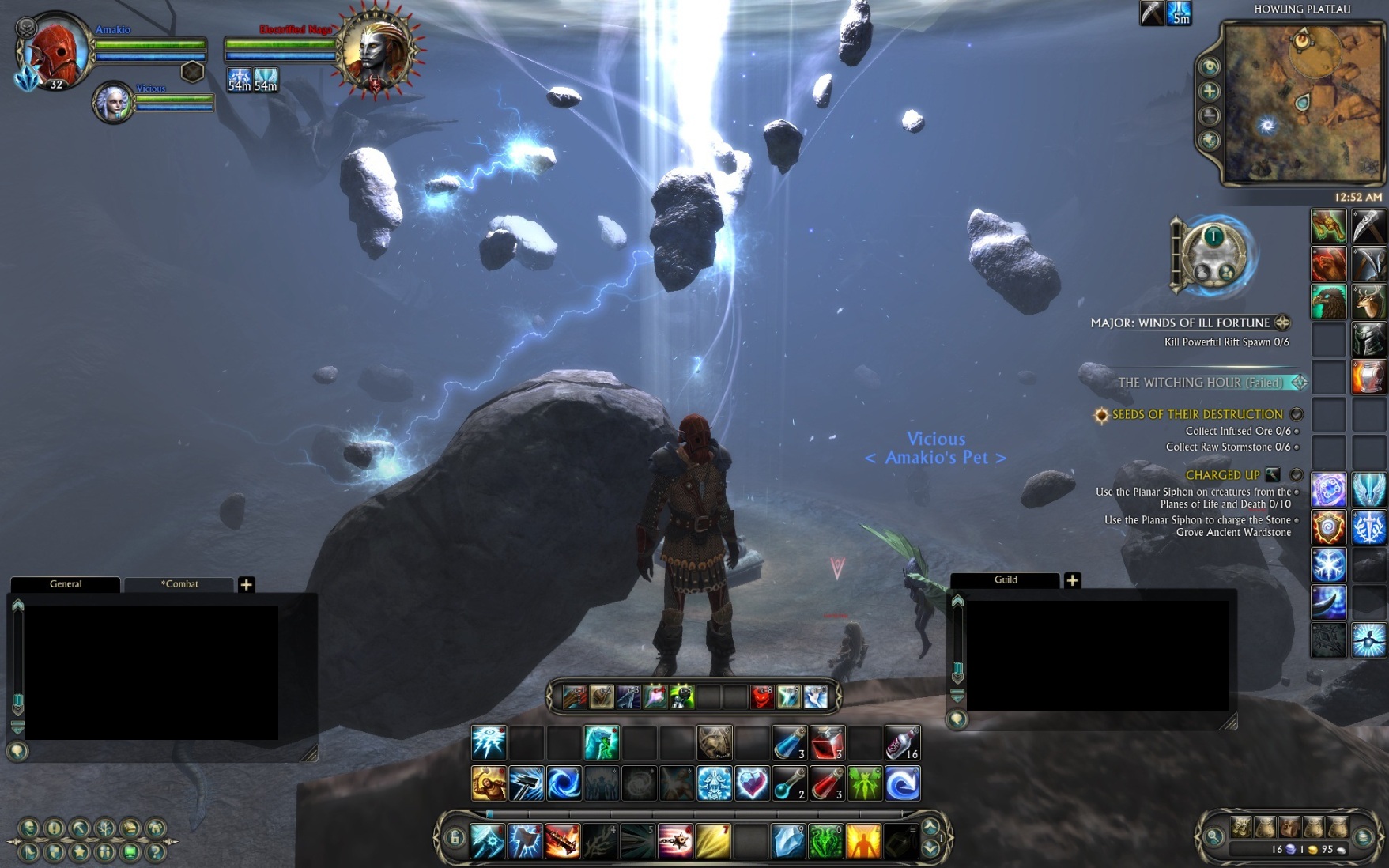Activate the snowflake ability on the side bar
The height and width of the screenshot is (868, 1389).
pyautogui.click(x=1329, y=565)
